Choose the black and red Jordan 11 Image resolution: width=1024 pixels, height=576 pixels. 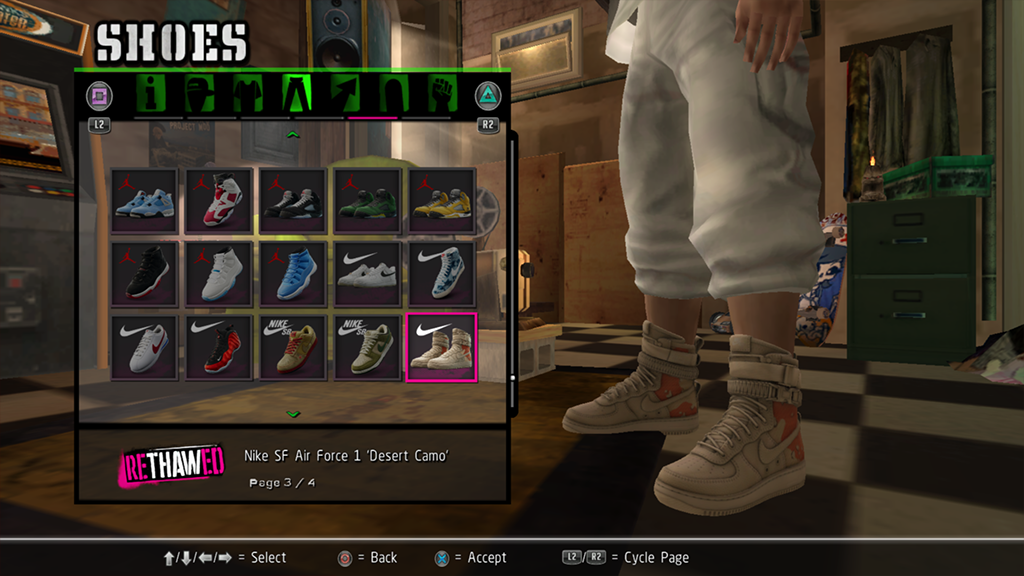(144, 274)
